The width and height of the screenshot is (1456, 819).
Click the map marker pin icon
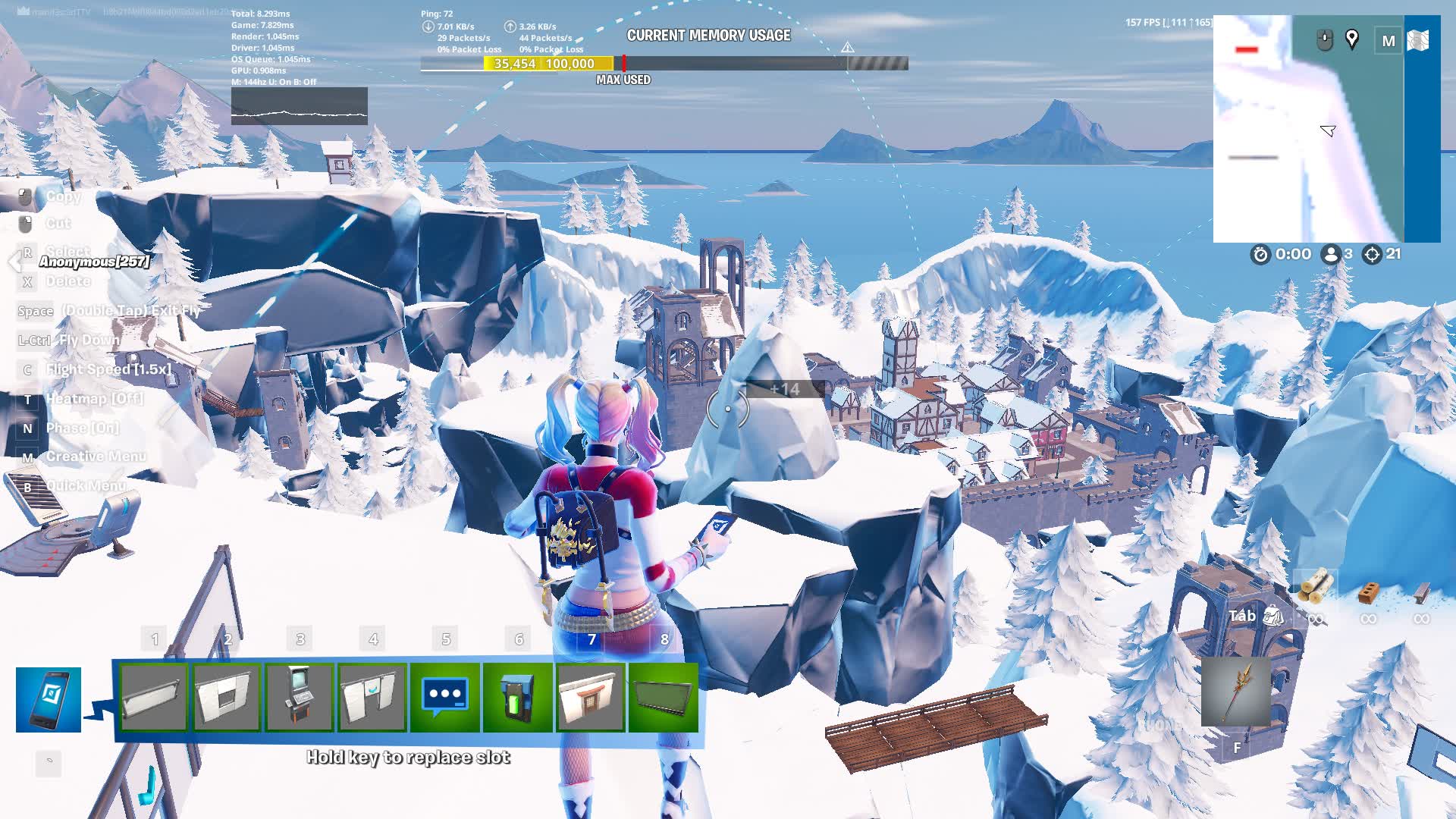[x=1352, y=39]
